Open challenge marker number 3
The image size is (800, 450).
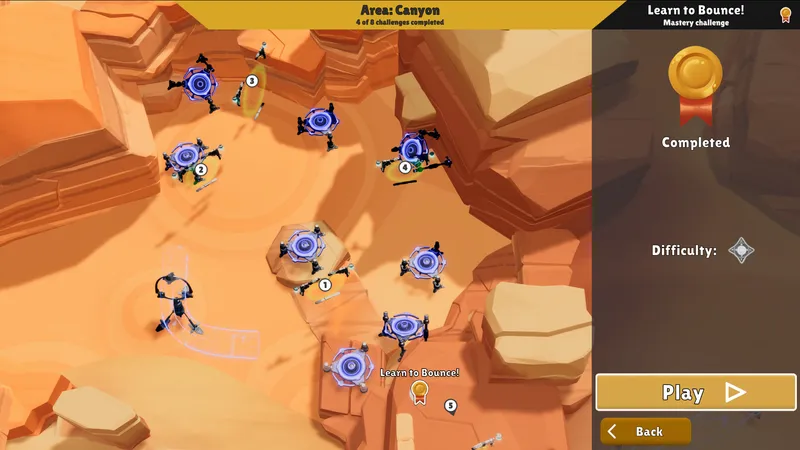coord(252,81)
